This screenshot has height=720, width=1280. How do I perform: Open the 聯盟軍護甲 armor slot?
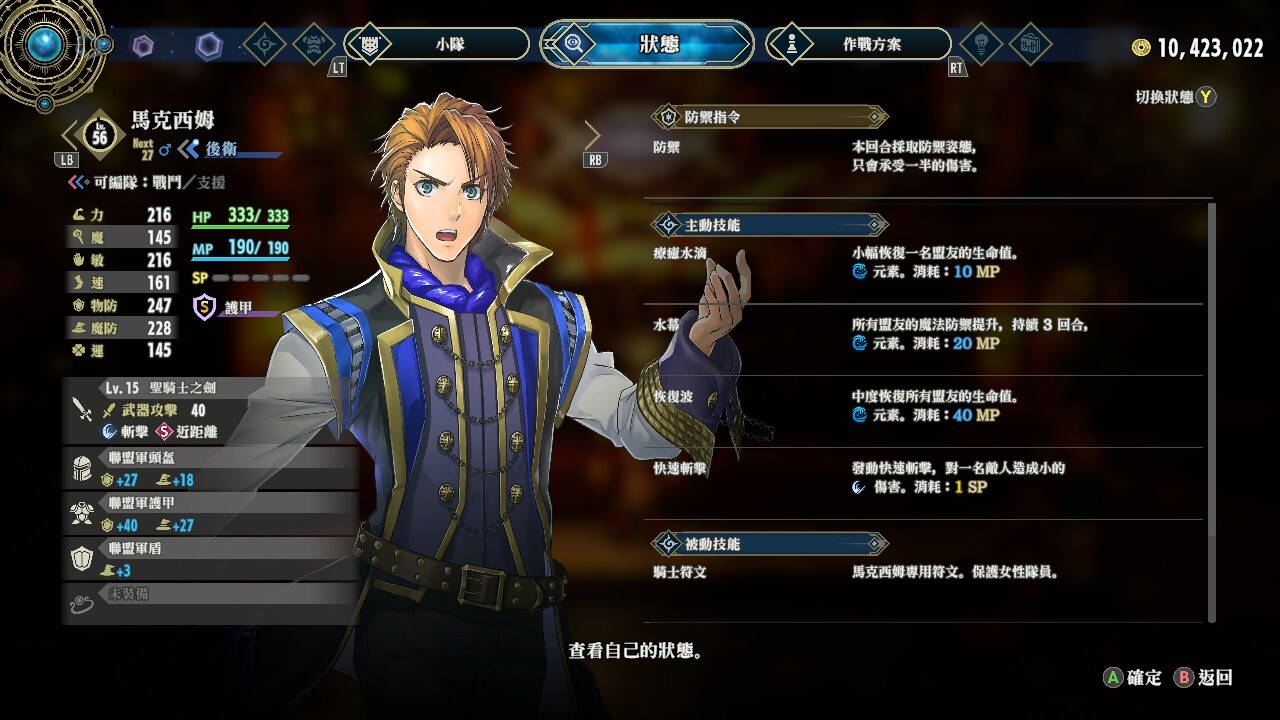tap(210, 514)
